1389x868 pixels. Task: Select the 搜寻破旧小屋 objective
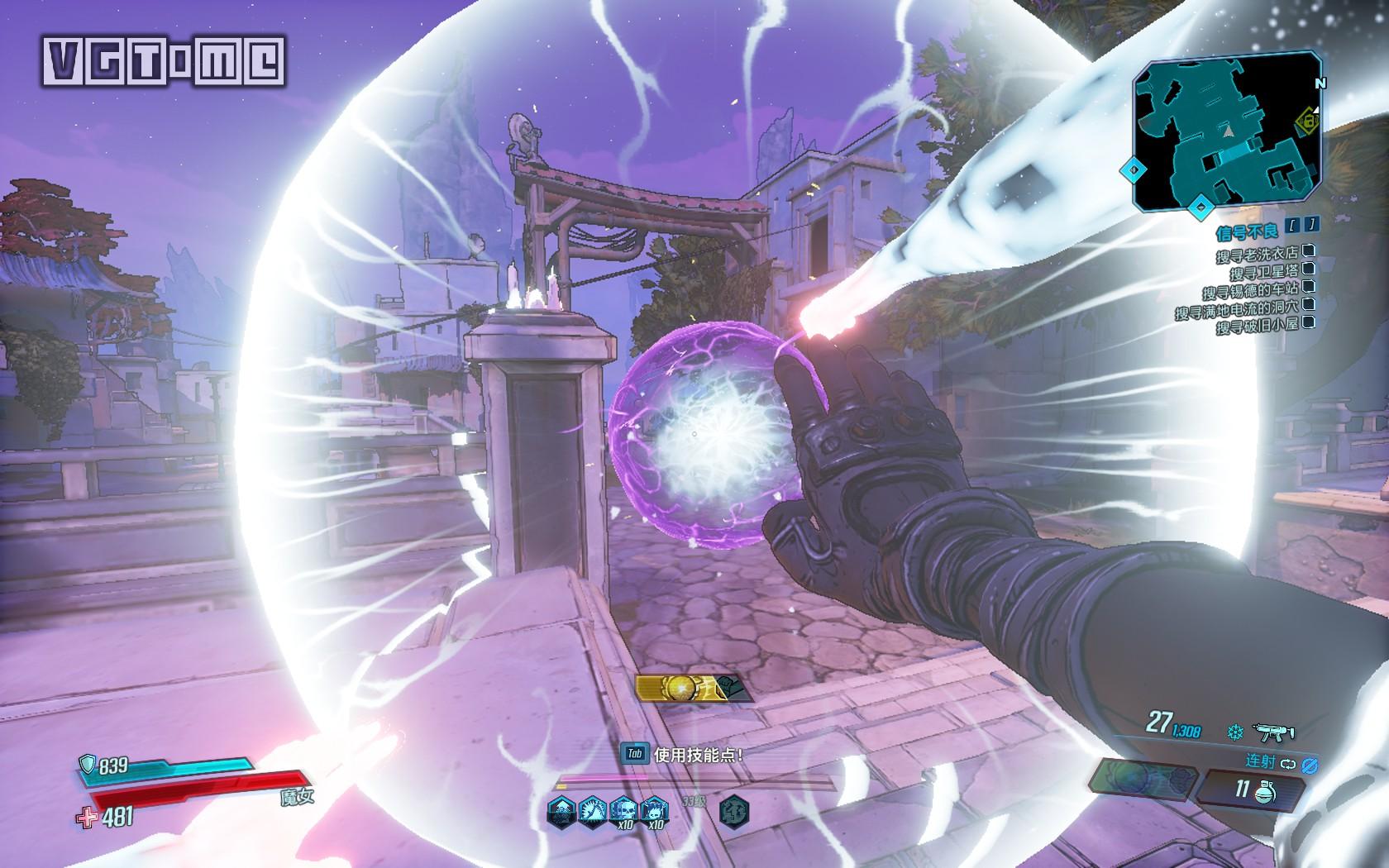point(1256,327)
